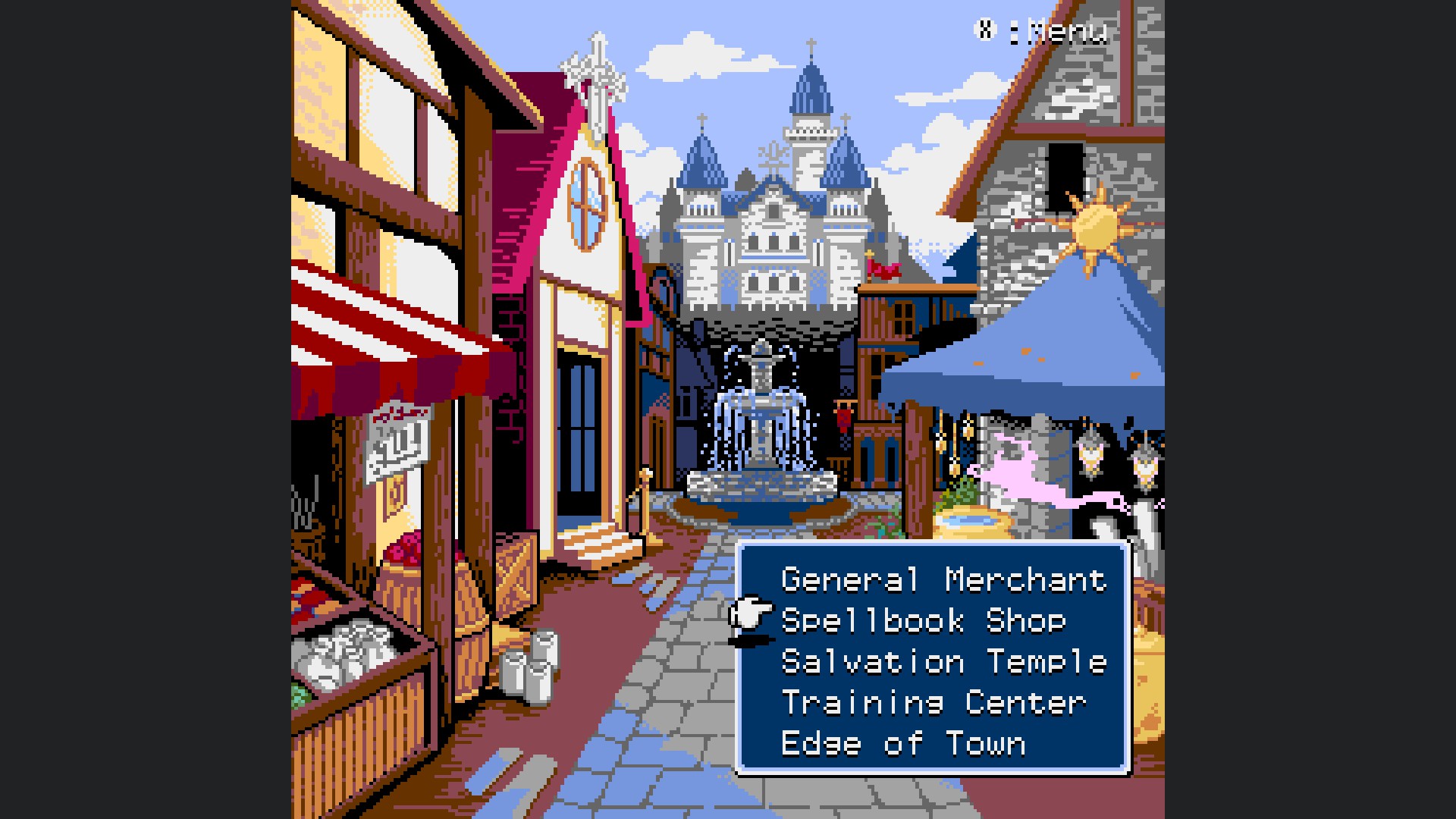The height and width of the screenshot is (819, 1456).
Task: Visit the Salvation Temple
Action: tap(943, 663)
